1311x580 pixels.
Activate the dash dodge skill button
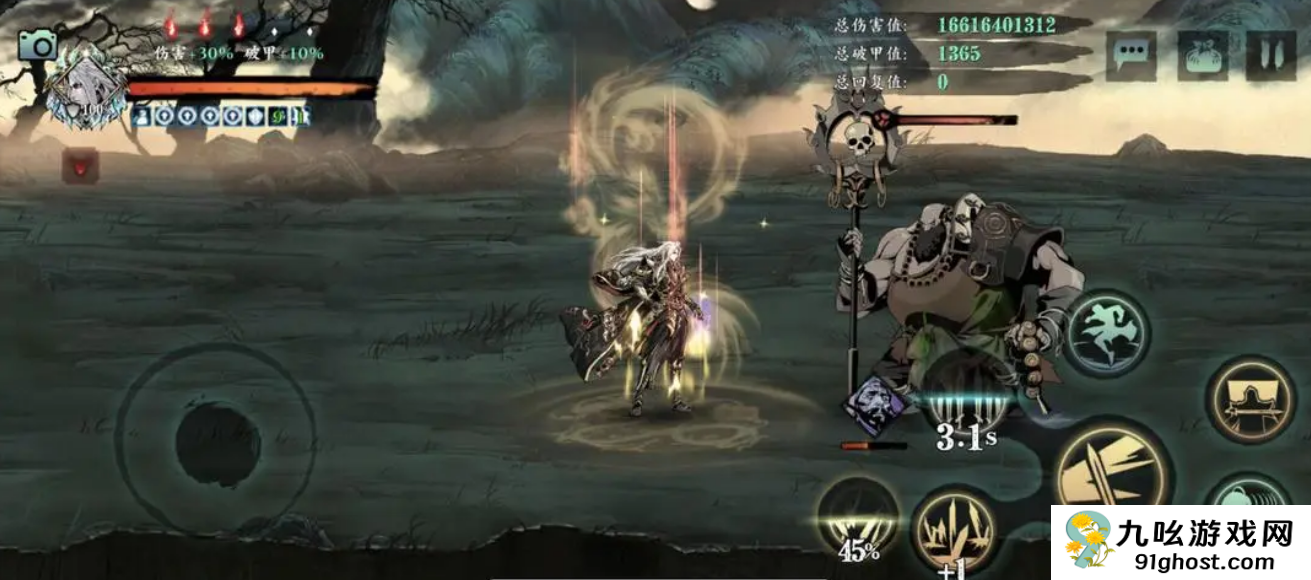click(1107, 333)
